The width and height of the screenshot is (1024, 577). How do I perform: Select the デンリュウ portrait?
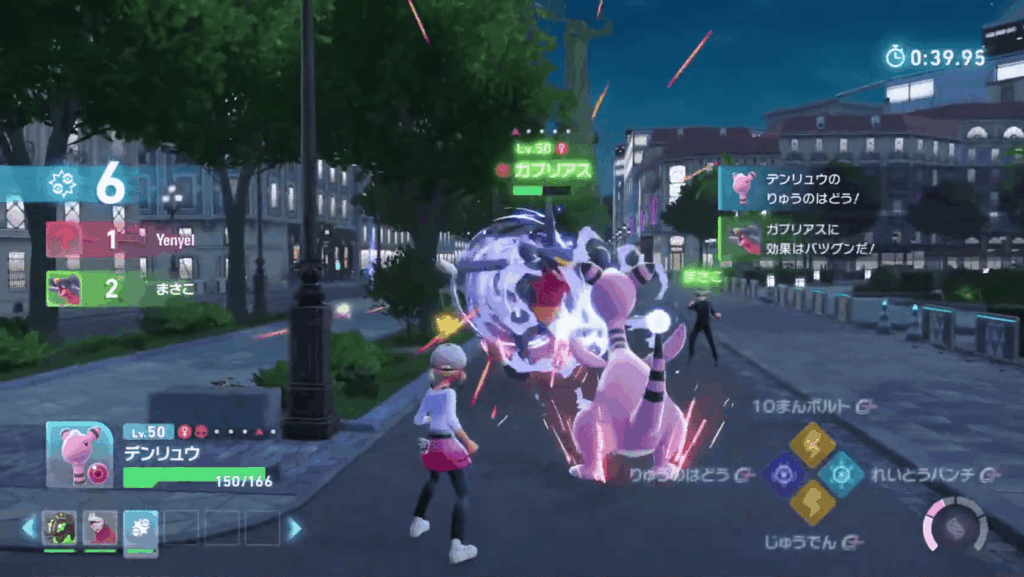(x=80, y=453)
